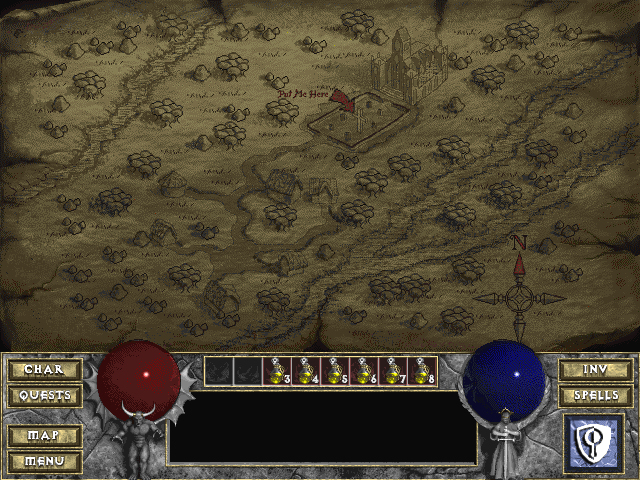Use the belt potion numbered 7
The height and width of the screenshot is (480, 640).
click(x=393, y=371)
